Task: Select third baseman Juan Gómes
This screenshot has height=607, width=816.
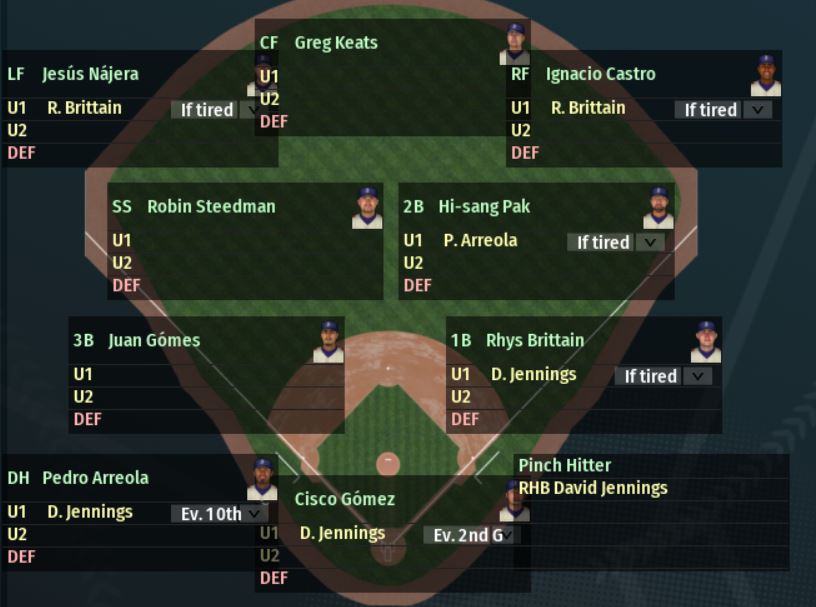Action: (x=154, y=340)
